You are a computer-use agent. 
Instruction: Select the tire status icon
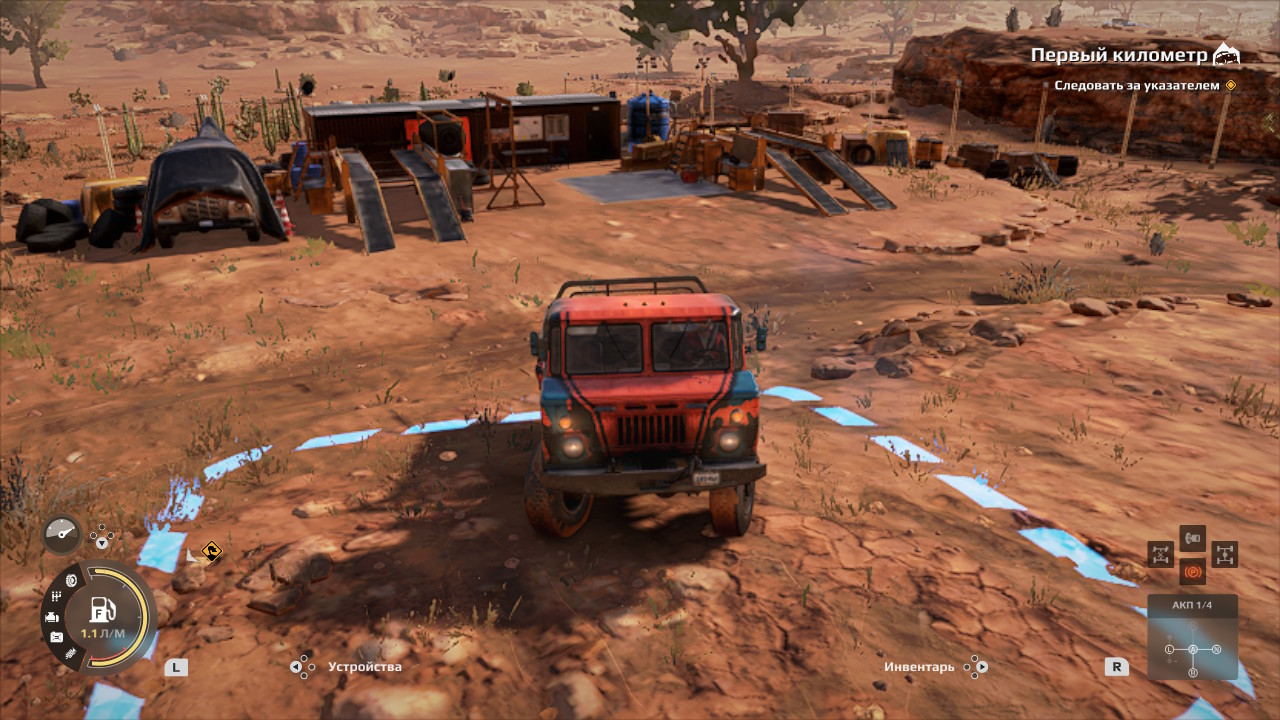(x=71, y=580)
